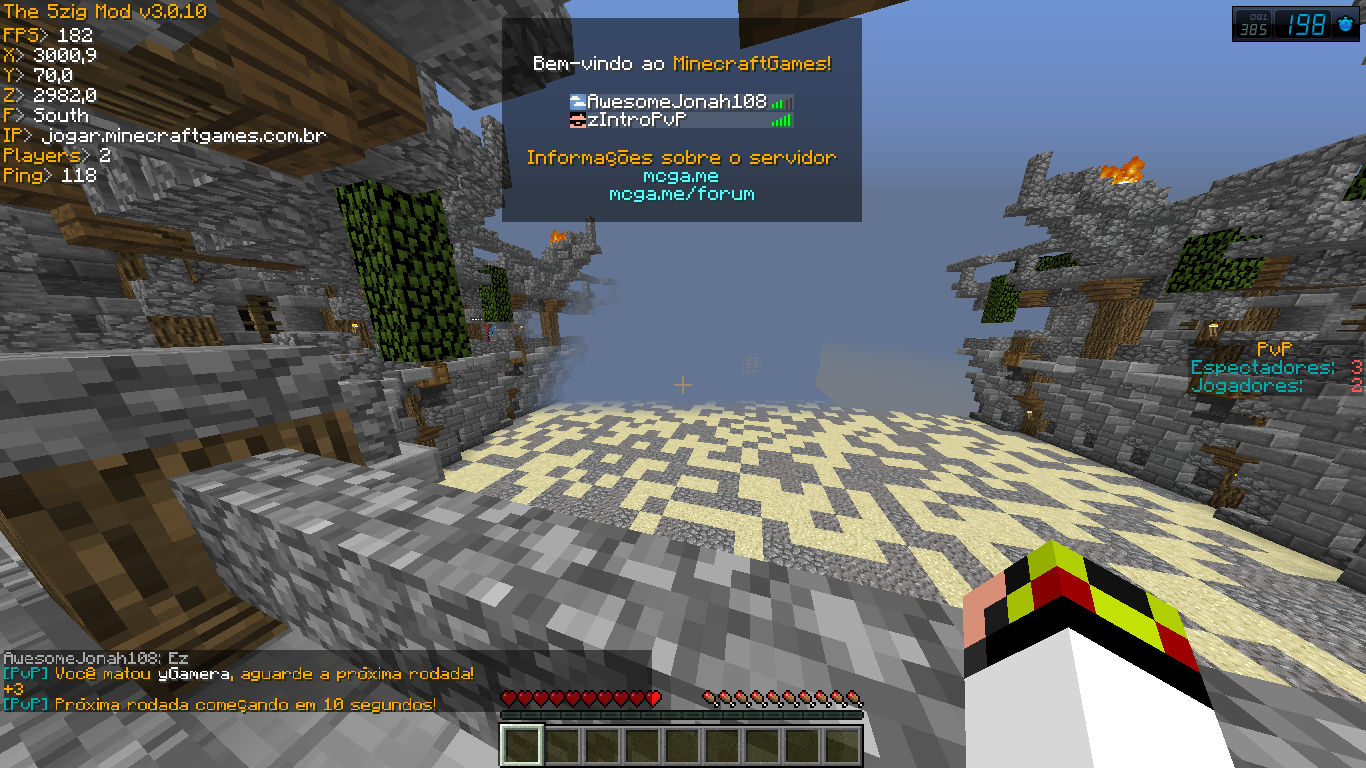Open the mcga.me/forum link
The height and width of the screenshot is (768, 1366).
click(x=681, y=194)
